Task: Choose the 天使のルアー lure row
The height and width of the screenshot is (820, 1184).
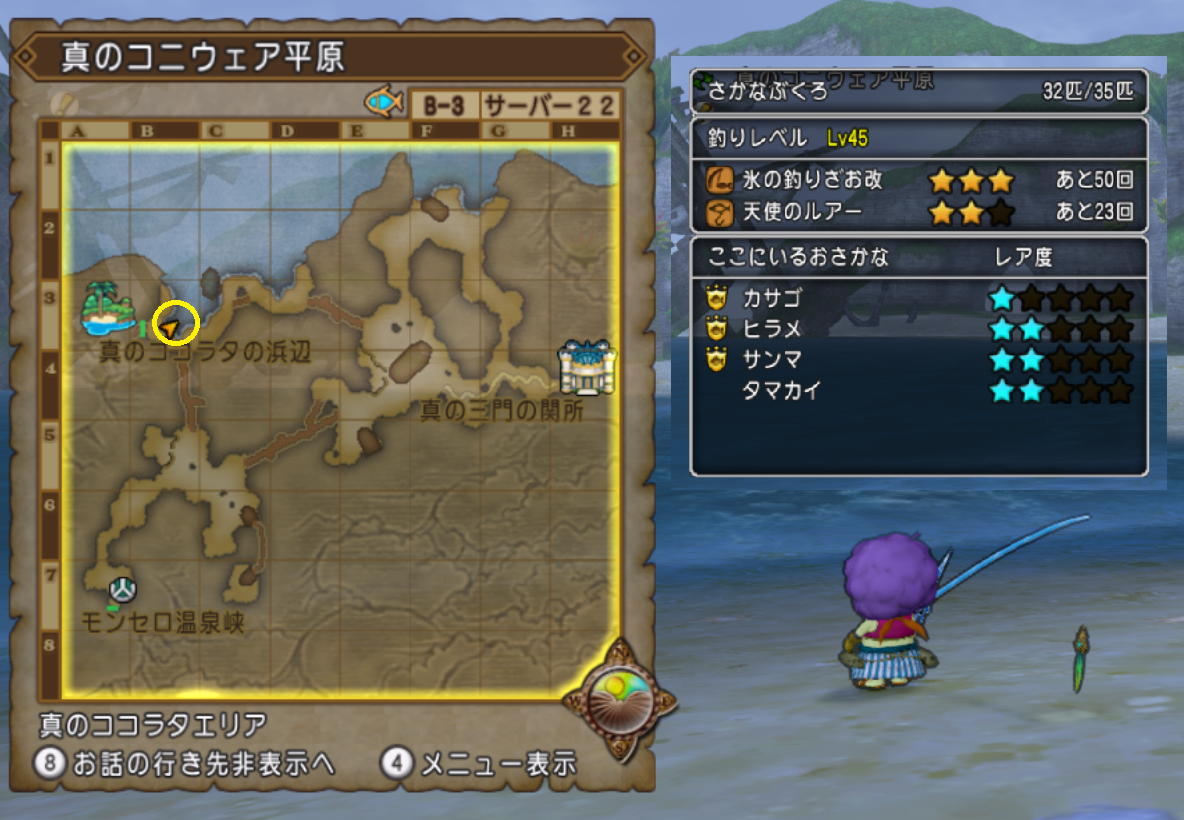Action: click(x=918, y=212)
